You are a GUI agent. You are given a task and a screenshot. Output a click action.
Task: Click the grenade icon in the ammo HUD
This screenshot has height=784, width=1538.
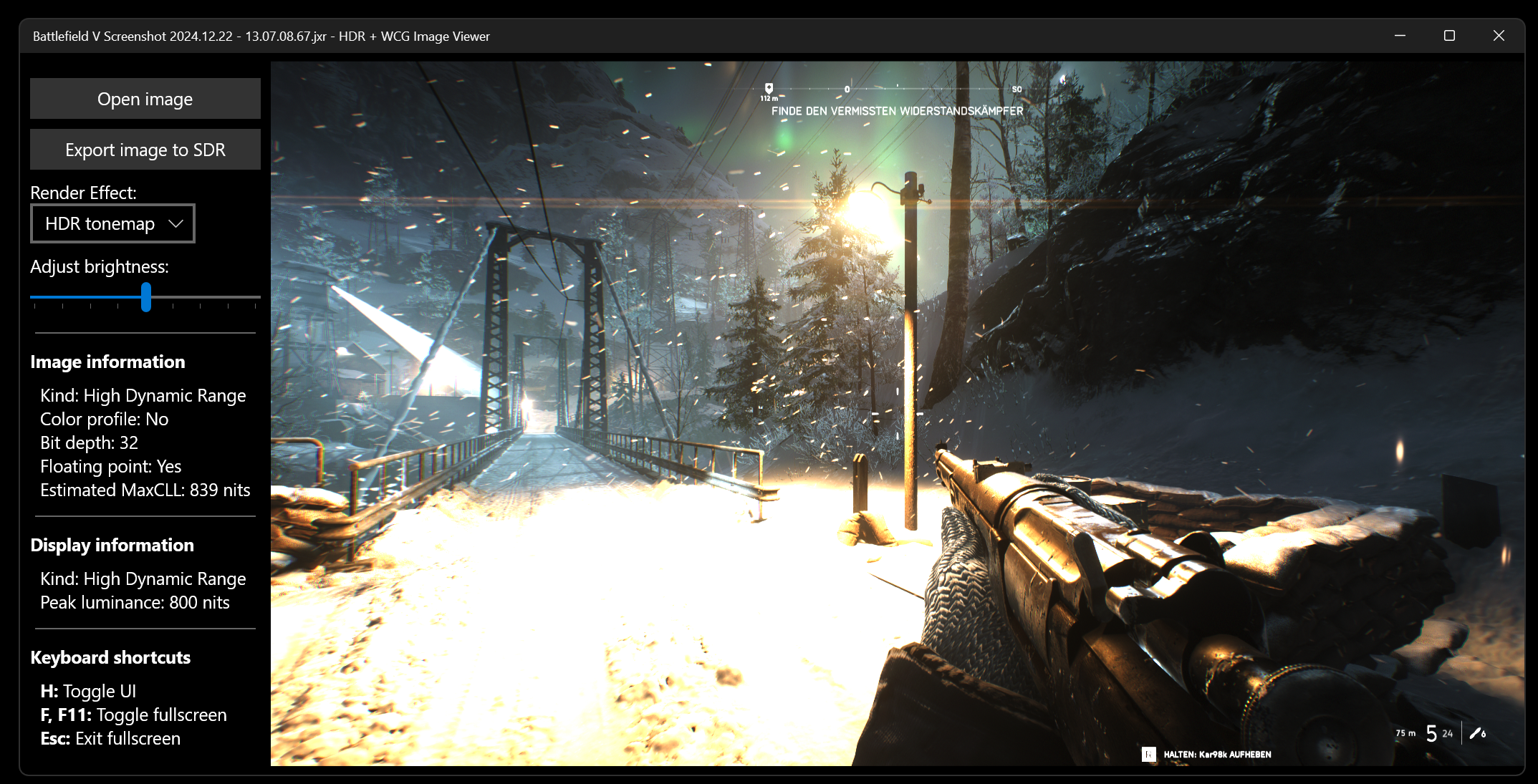(1476, 733)
